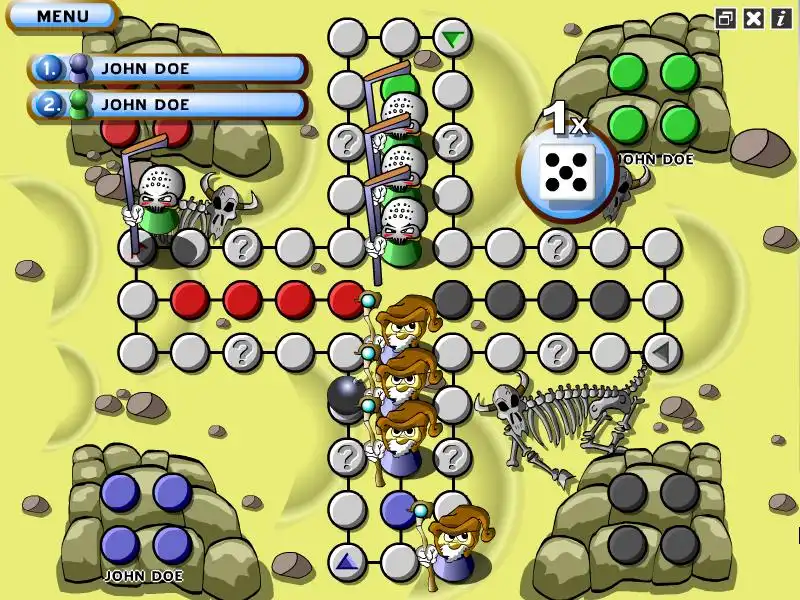Toggle windowed mode with the overlapping-windows icon
The image size is (800, 600).
pyautogui.click(x=726, y=18)
